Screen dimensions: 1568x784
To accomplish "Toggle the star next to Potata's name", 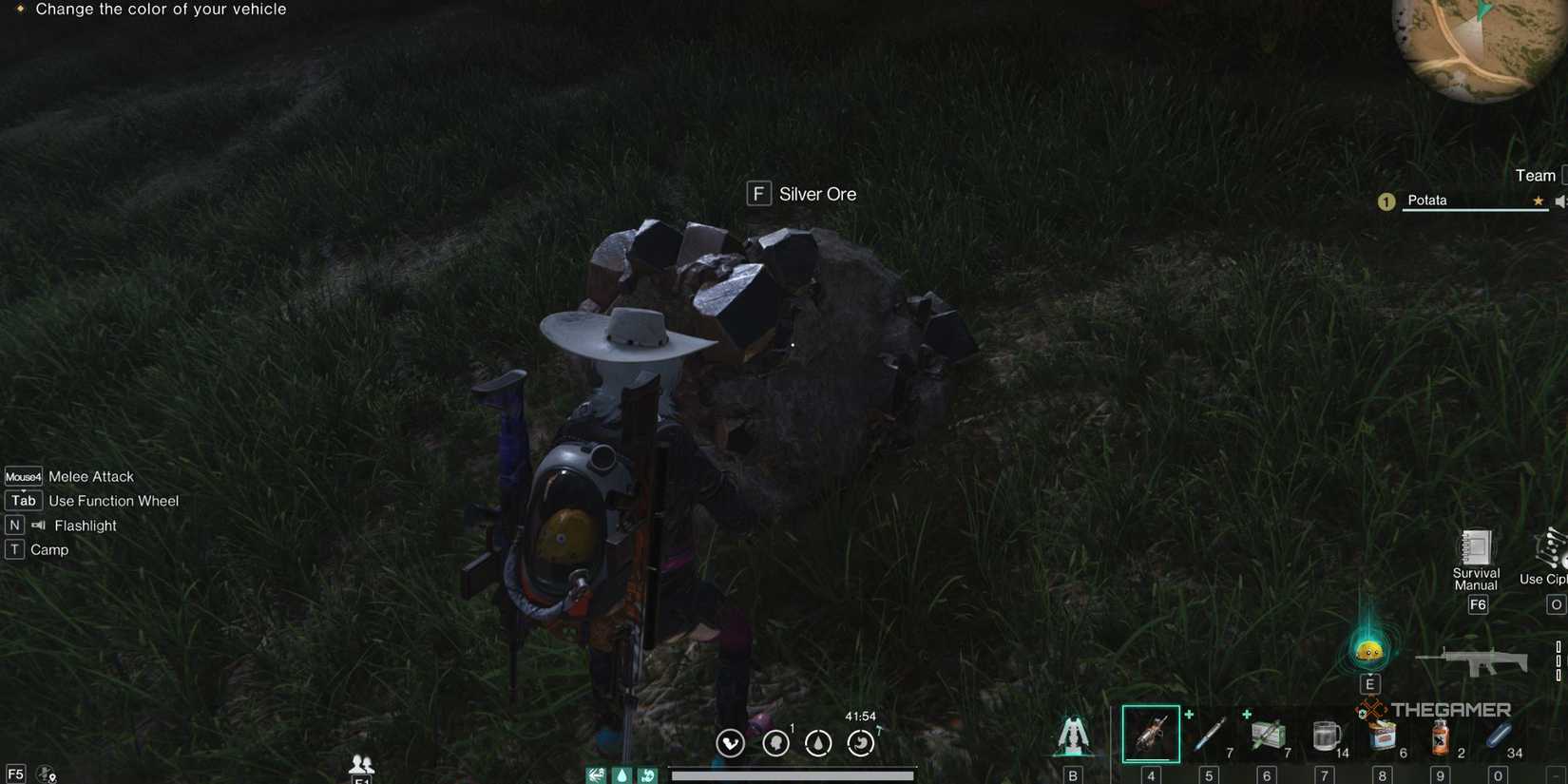I will [1538, 201].
